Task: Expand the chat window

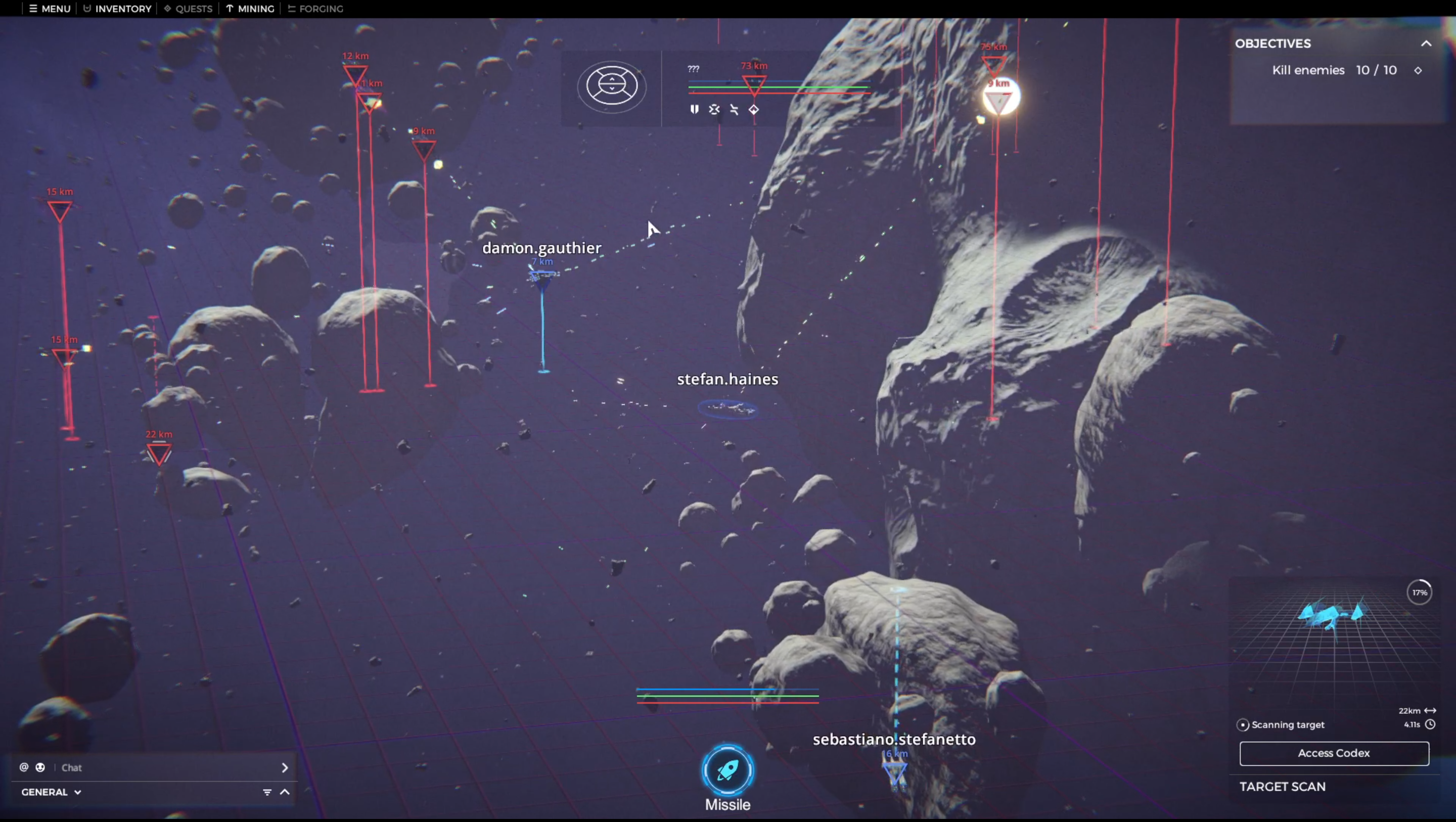Action: [285, 792]
